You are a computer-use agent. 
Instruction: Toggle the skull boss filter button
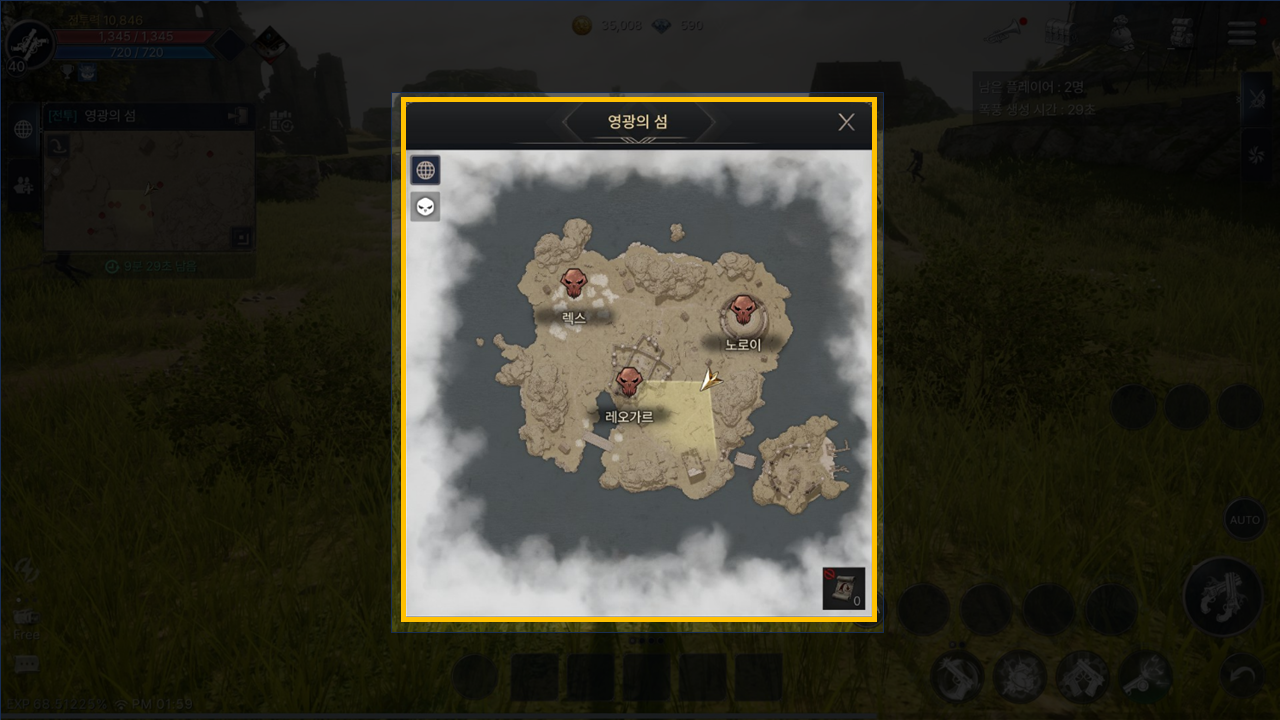(x=426, y=207)
